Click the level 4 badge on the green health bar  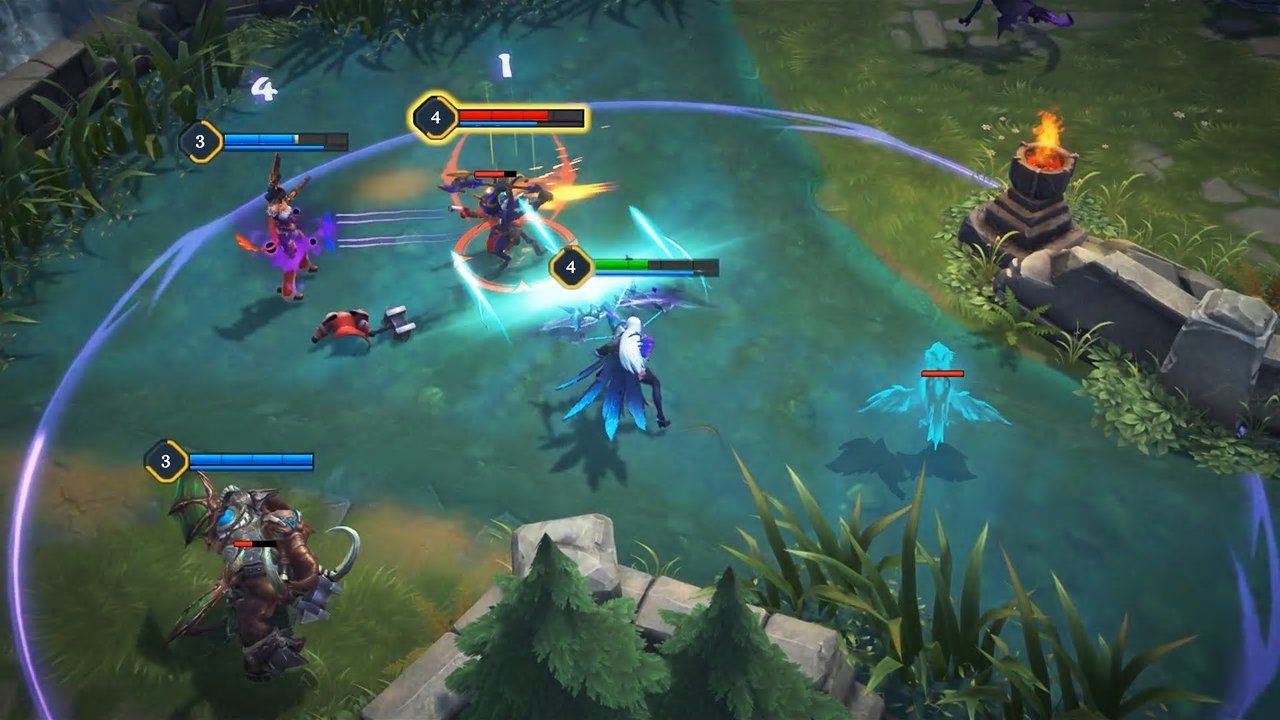(x=571, y=266)
